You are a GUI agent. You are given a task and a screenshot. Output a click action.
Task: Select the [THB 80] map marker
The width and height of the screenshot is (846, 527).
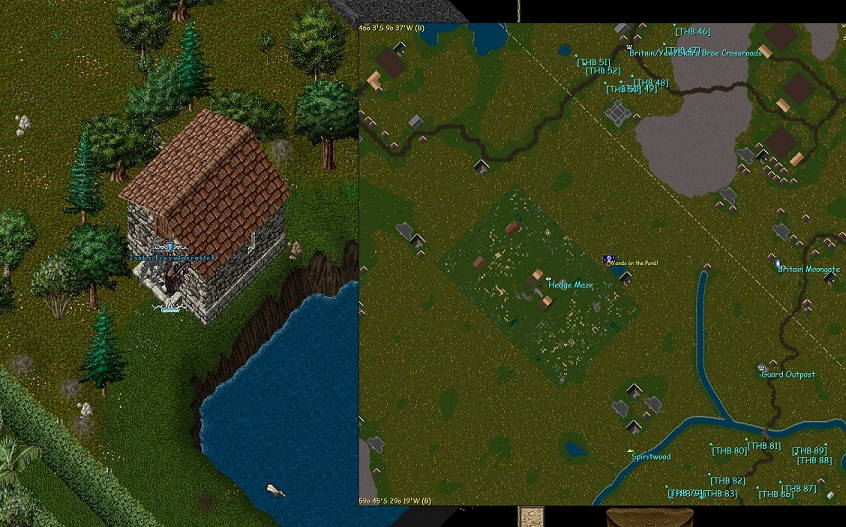tap(729, 451)
